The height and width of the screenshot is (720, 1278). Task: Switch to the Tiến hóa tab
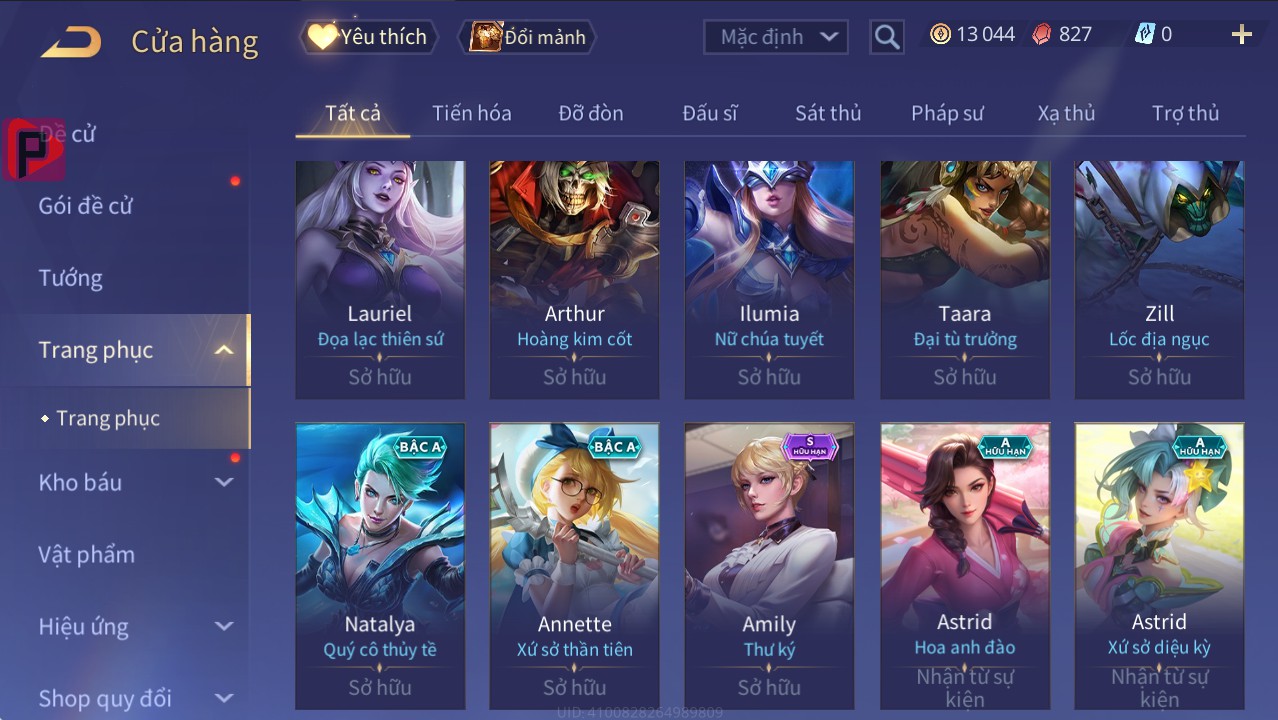tap(471, 113)
